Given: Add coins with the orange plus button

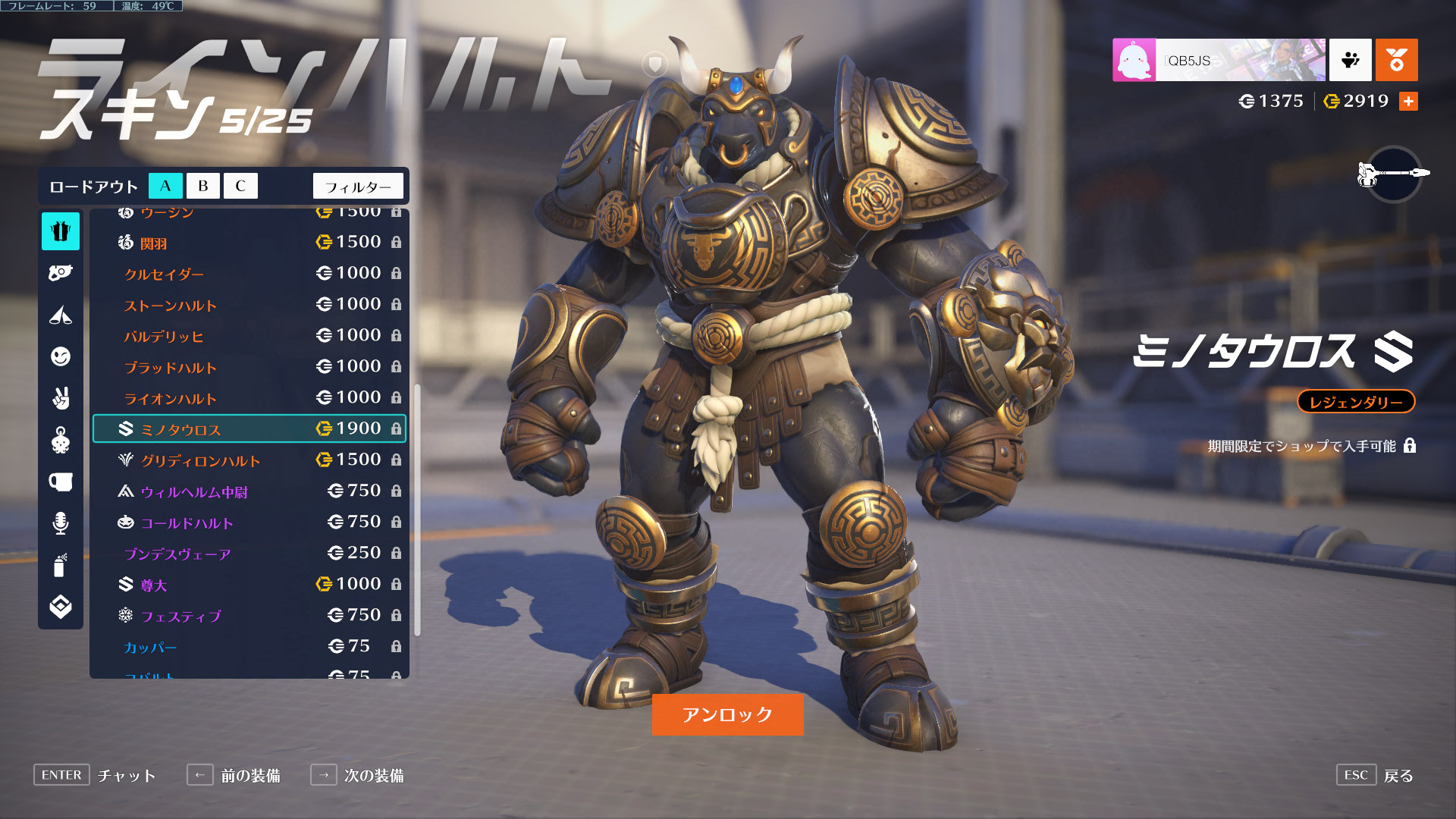Looking at the screenshot, I should click(1408, 101).
